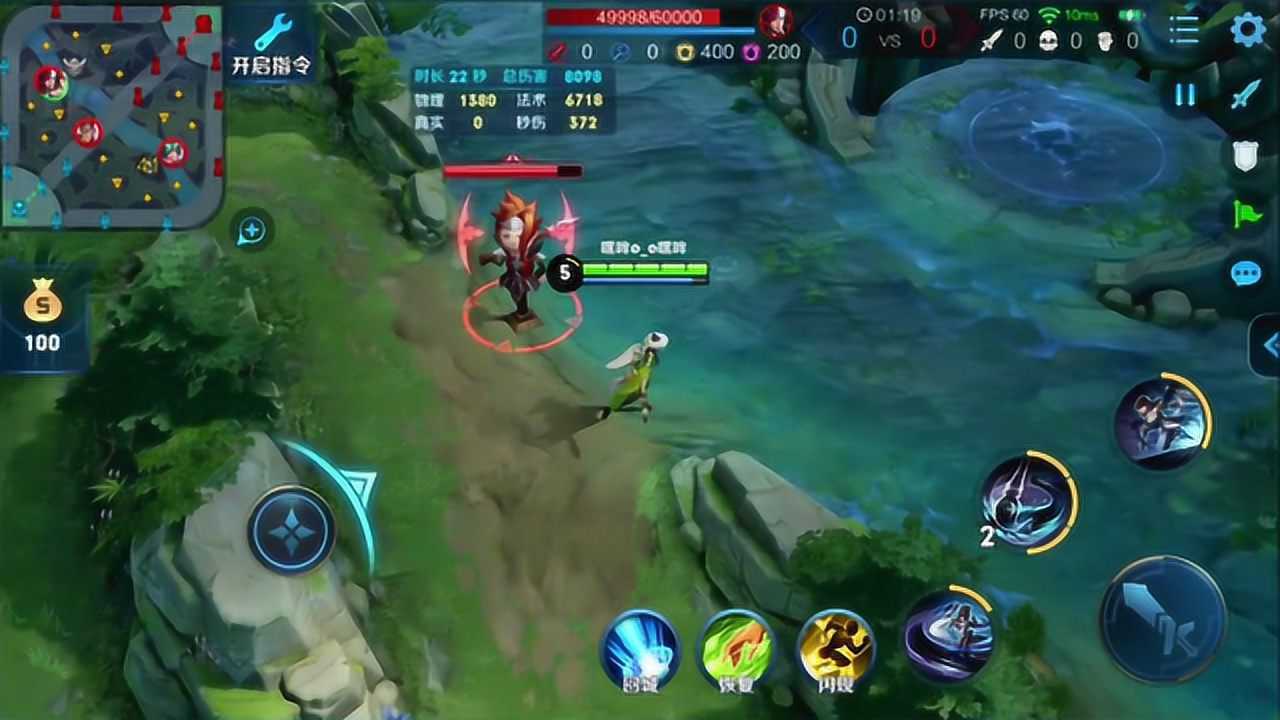This screenshot has height=720, width=1280.
Task: Expand the side panel arrow tab
Action: (x=1268, y=346)
